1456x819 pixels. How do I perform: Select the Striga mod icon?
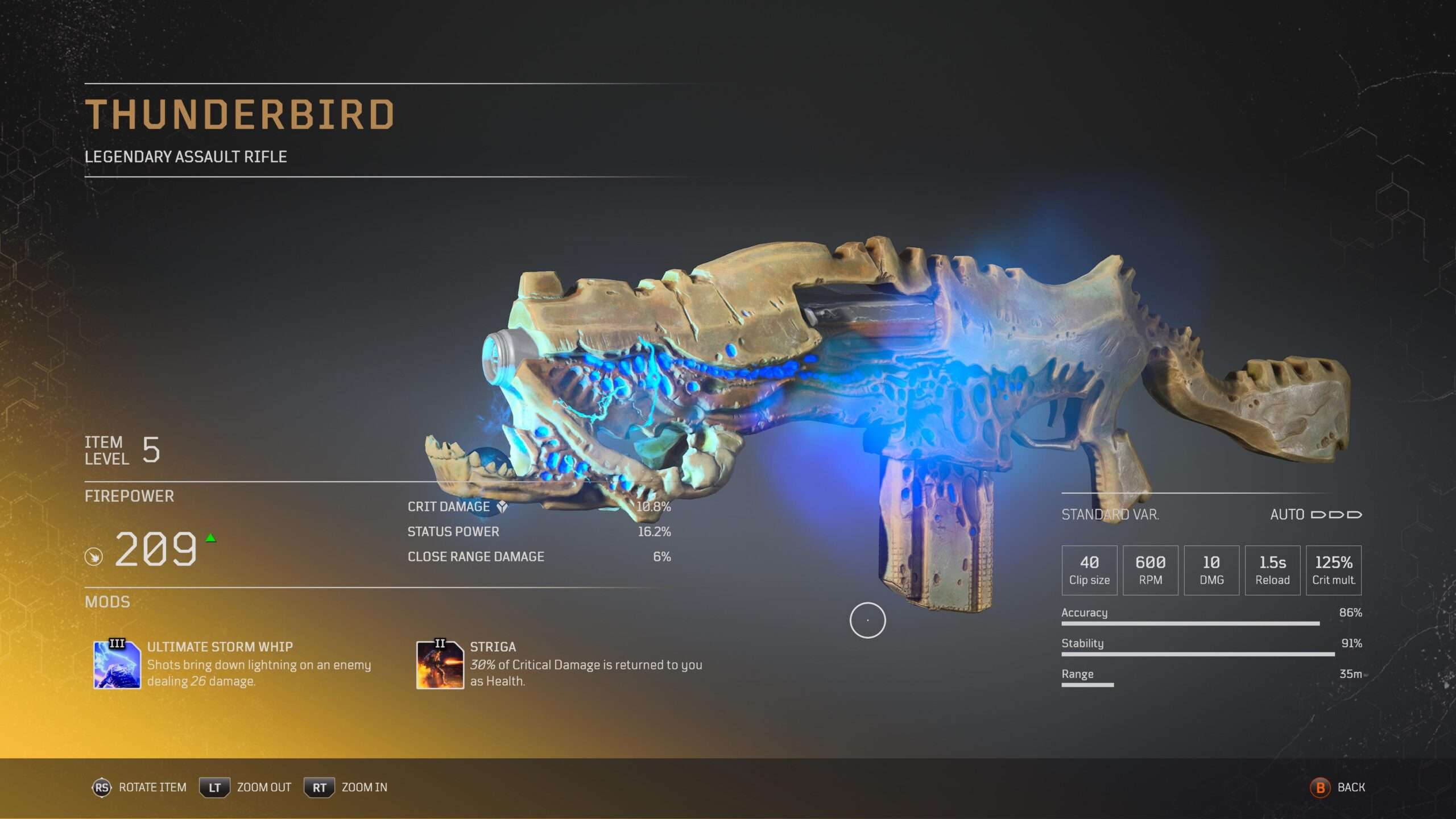(440, 664)
